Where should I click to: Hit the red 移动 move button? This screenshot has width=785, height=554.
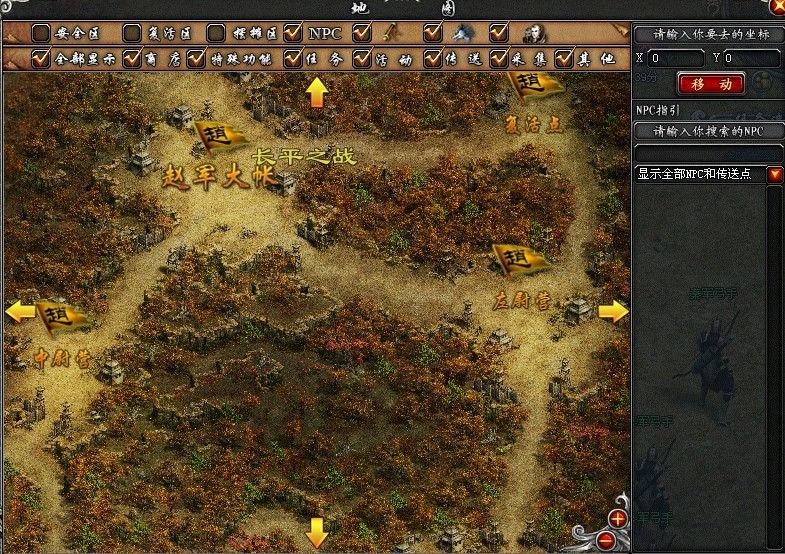[x=710, y=83]
